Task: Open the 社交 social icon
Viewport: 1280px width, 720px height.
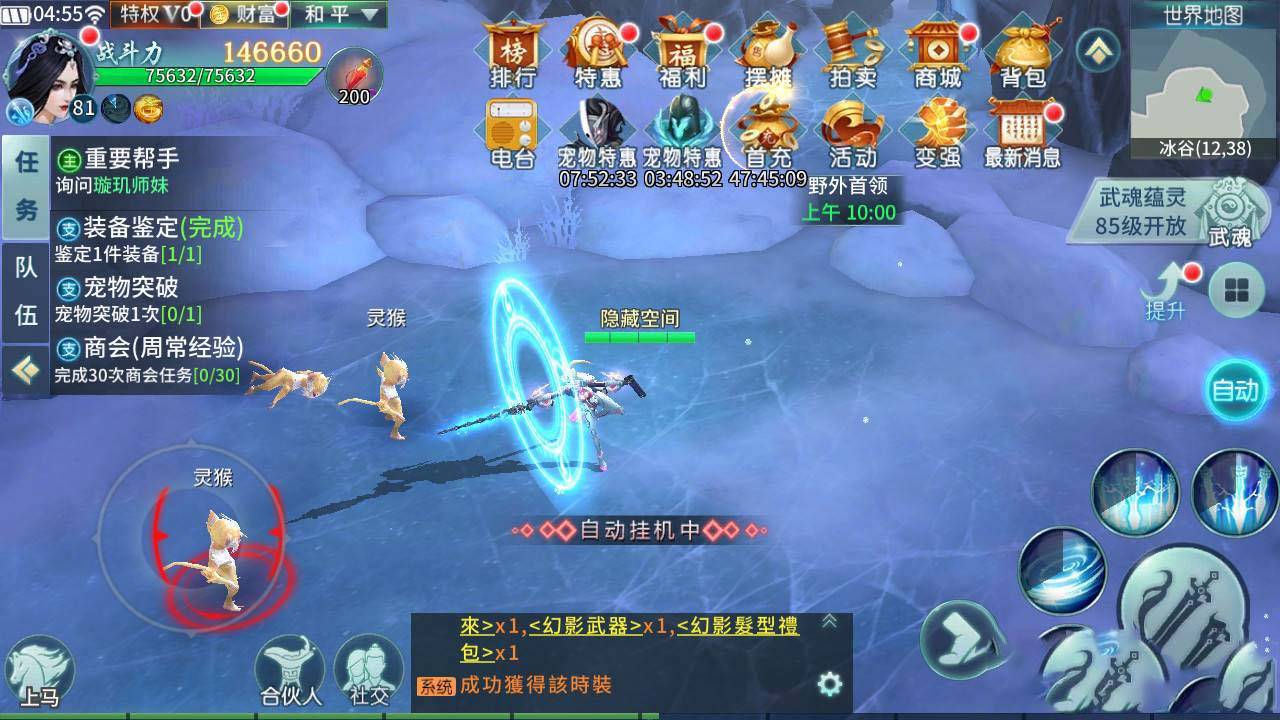Action: click(x=368, y=672)
